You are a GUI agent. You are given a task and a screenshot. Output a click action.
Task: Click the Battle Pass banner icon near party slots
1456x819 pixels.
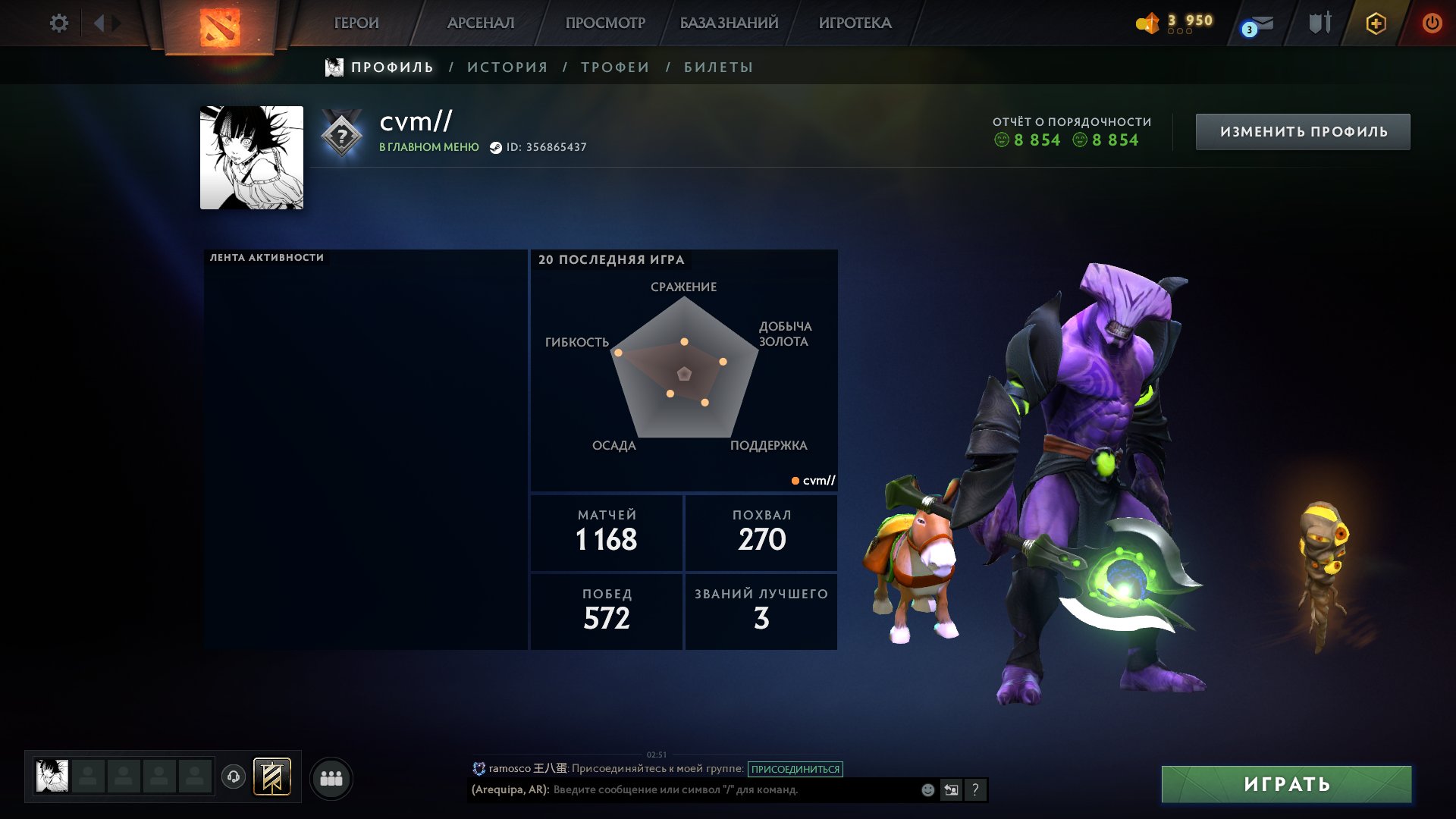click(x=273, y=777)
